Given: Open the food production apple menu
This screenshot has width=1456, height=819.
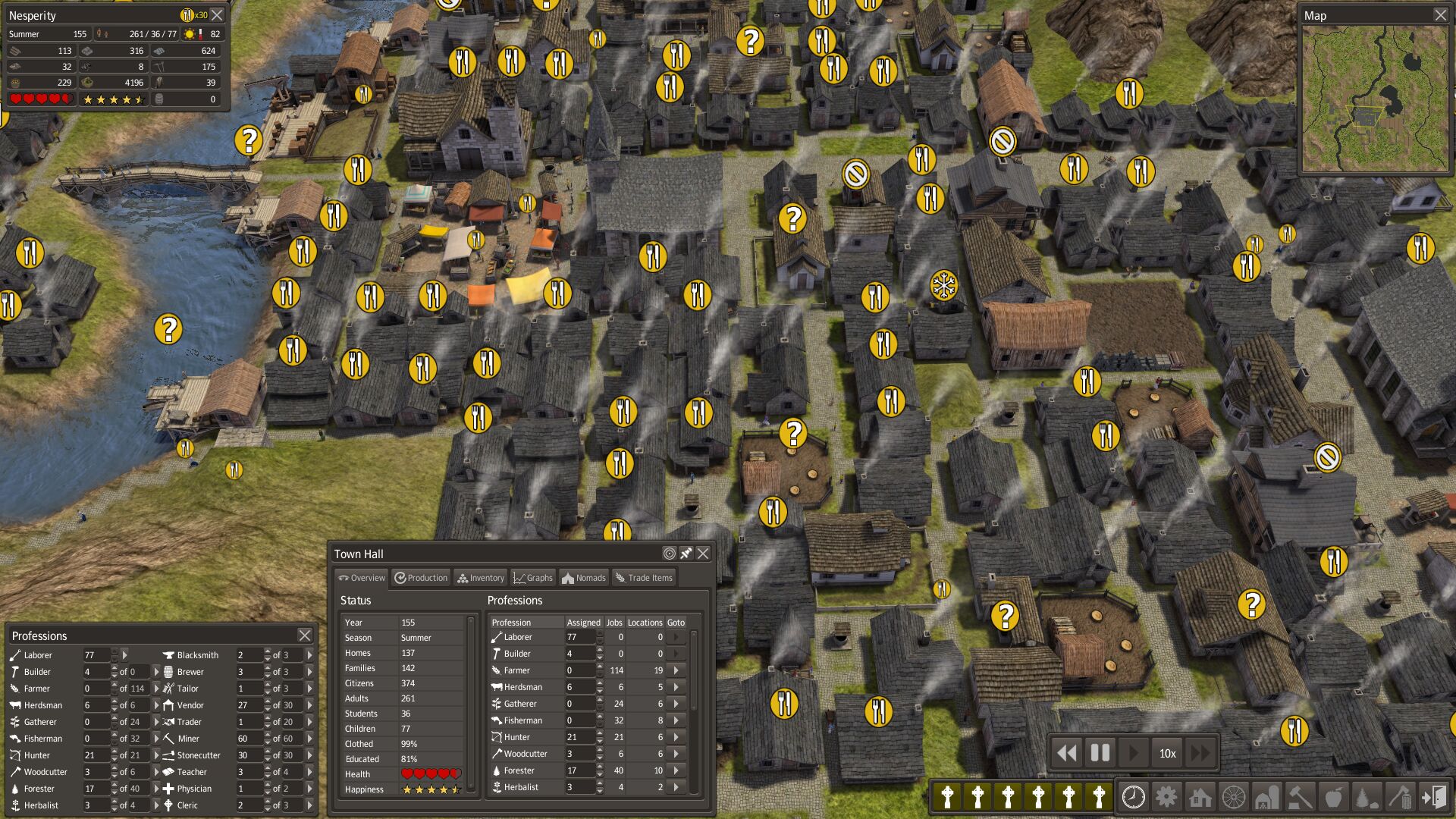Looking at the screenshot, I should point(1332,797).
